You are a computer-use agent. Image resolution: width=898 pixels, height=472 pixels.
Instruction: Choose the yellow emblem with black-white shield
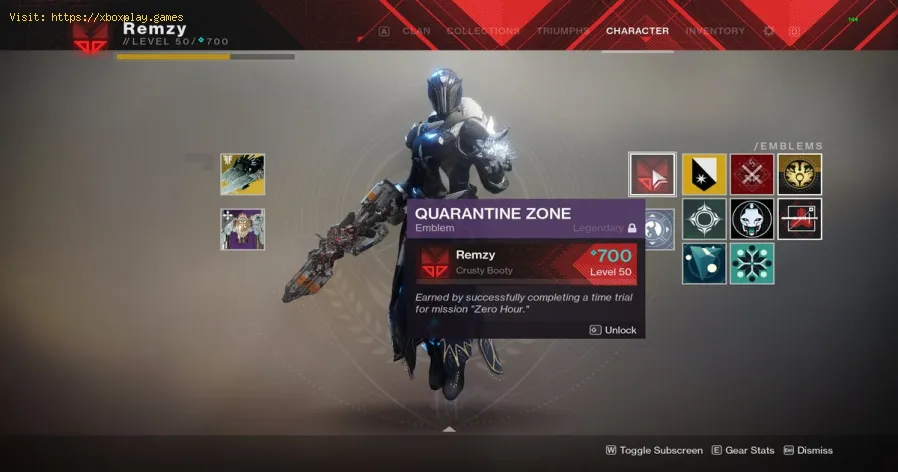704,174
